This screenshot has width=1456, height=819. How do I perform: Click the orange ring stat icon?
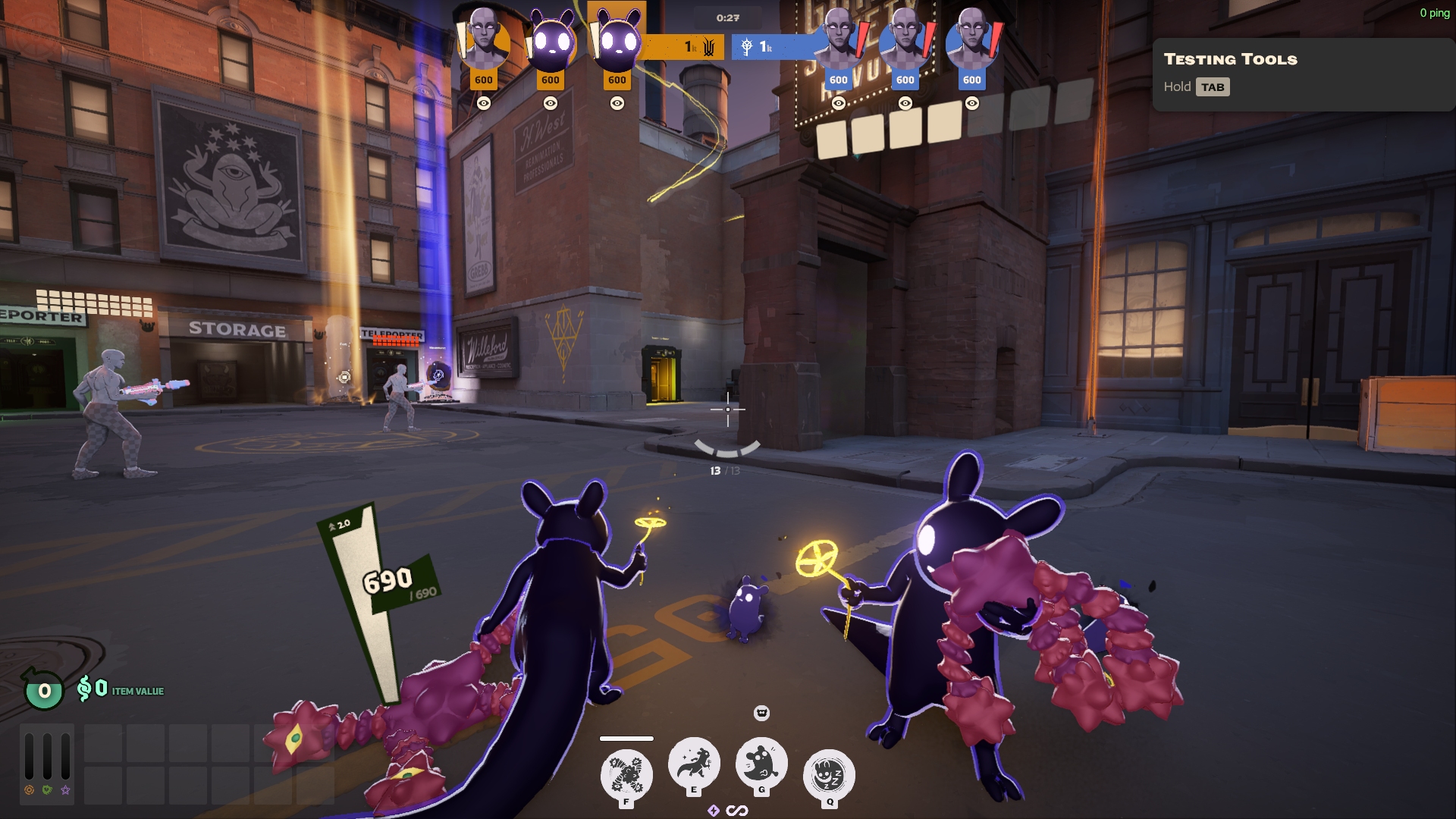pos(29,790)
